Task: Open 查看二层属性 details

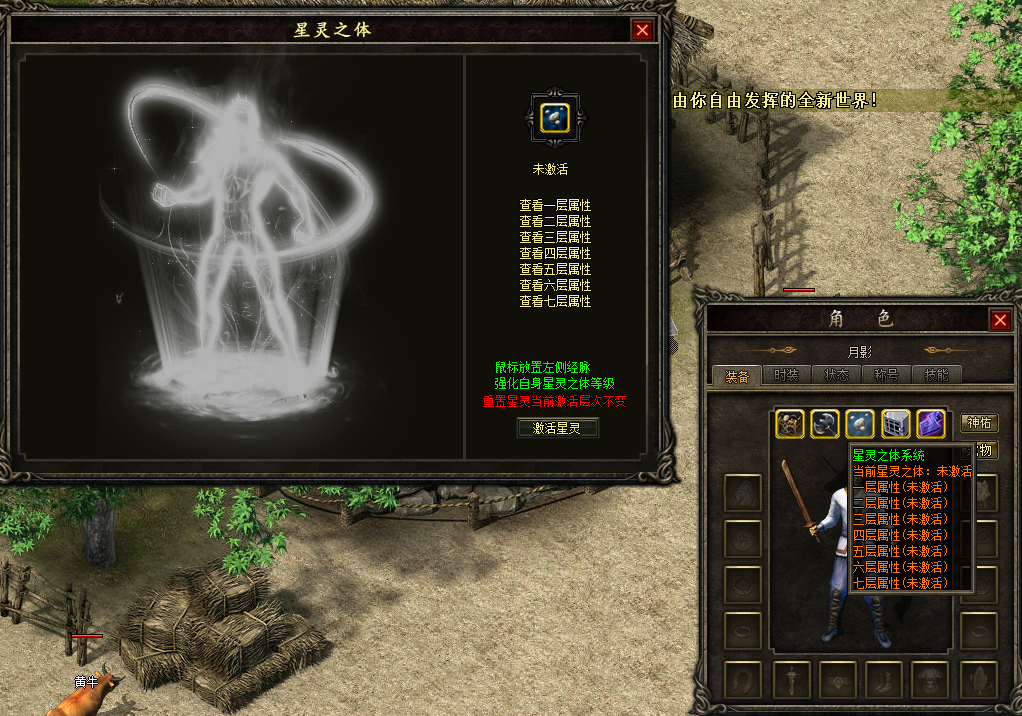Action: click(x=555, y=221)
